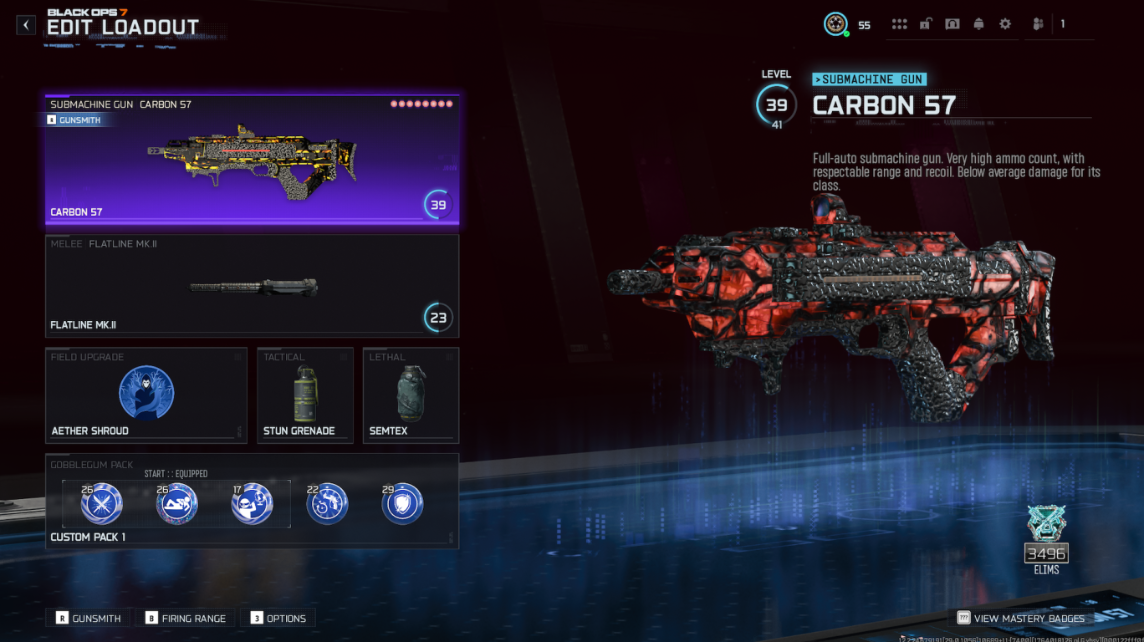Click the player profile emblem
The height and width of the screenshot is (642, 1144).
(x=835, y=24)
